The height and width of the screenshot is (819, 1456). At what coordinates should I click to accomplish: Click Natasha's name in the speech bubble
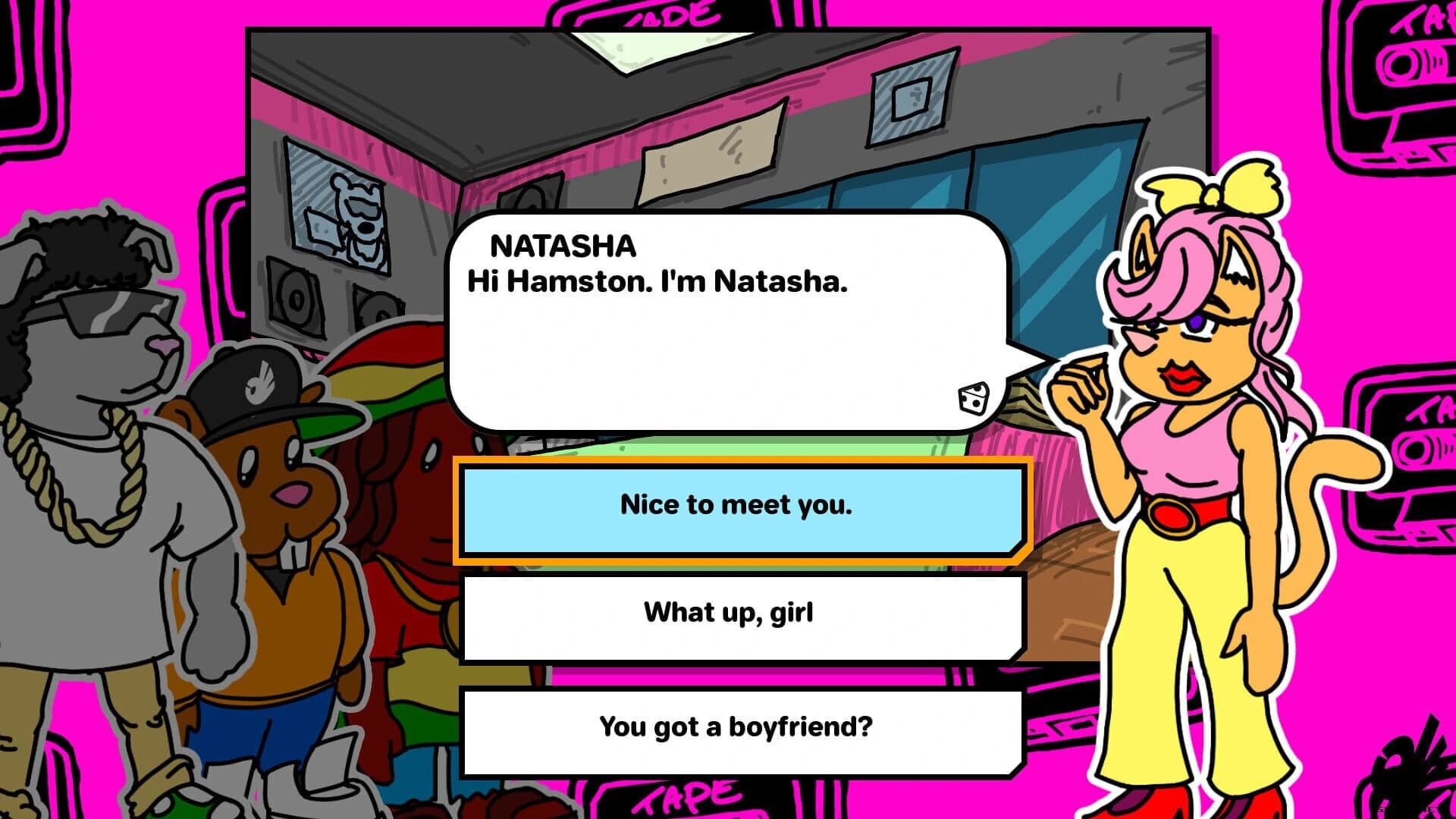pos(563,244)
